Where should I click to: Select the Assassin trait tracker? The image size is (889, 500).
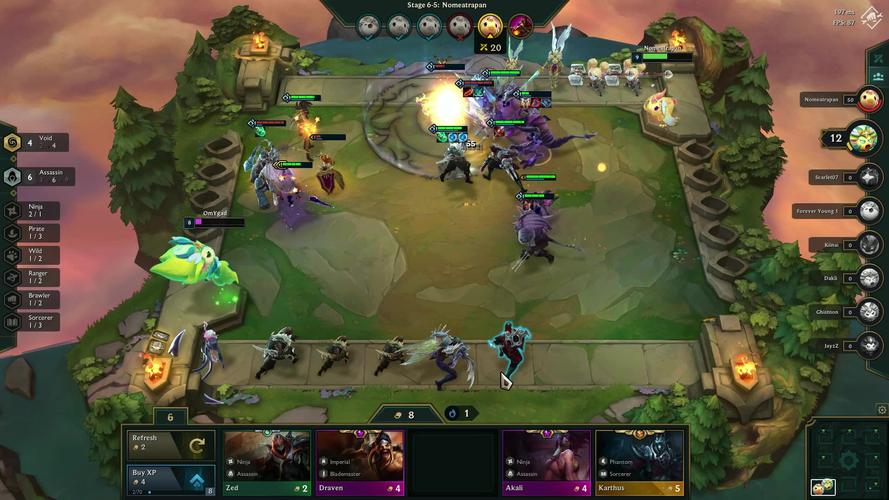click(x=38, y=177)
